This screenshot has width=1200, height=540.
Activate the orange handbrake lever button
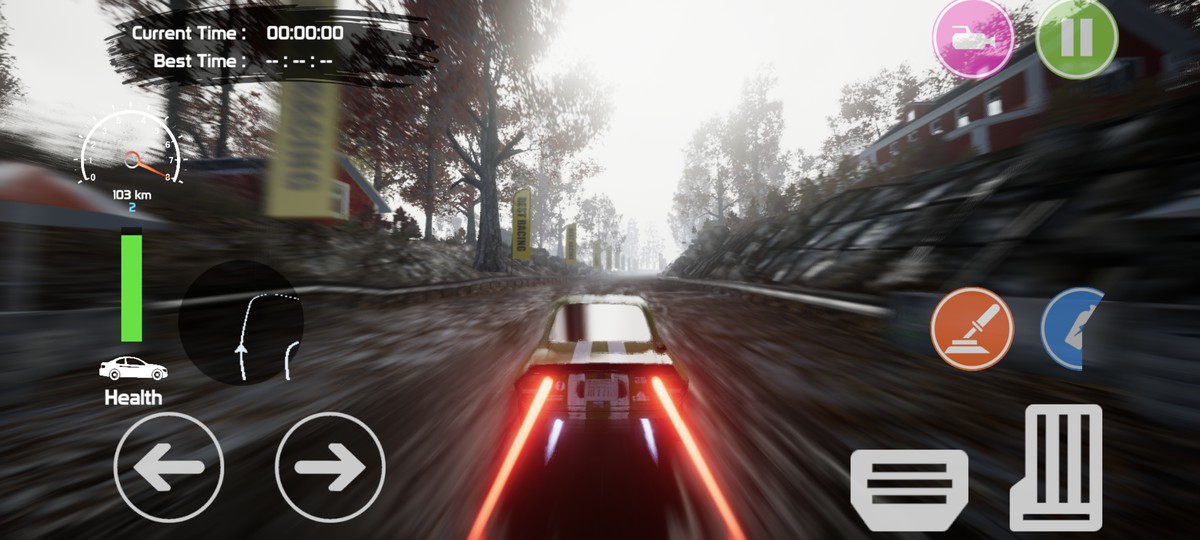[972, 329]
